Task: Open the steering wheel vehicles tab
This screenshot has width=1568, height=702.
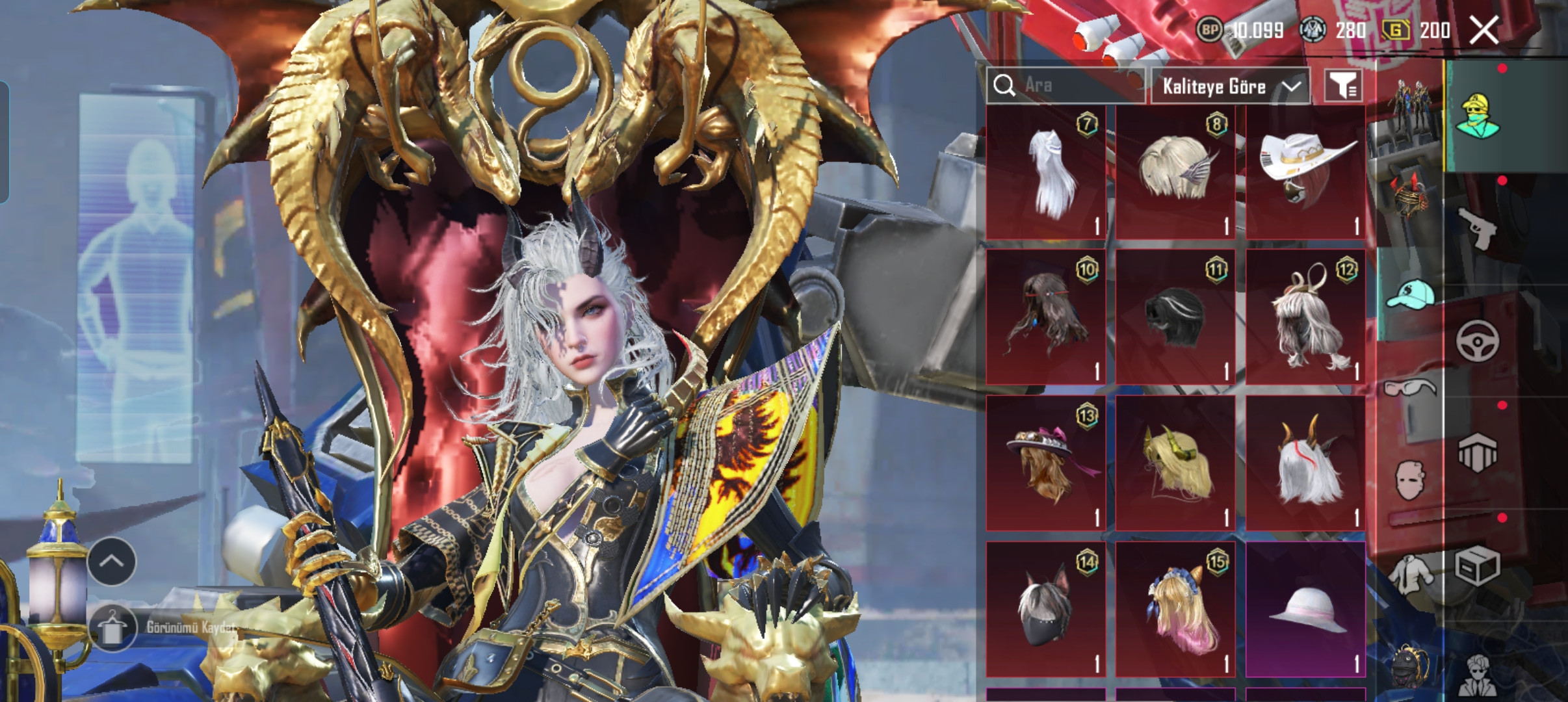Action: 1477,341
